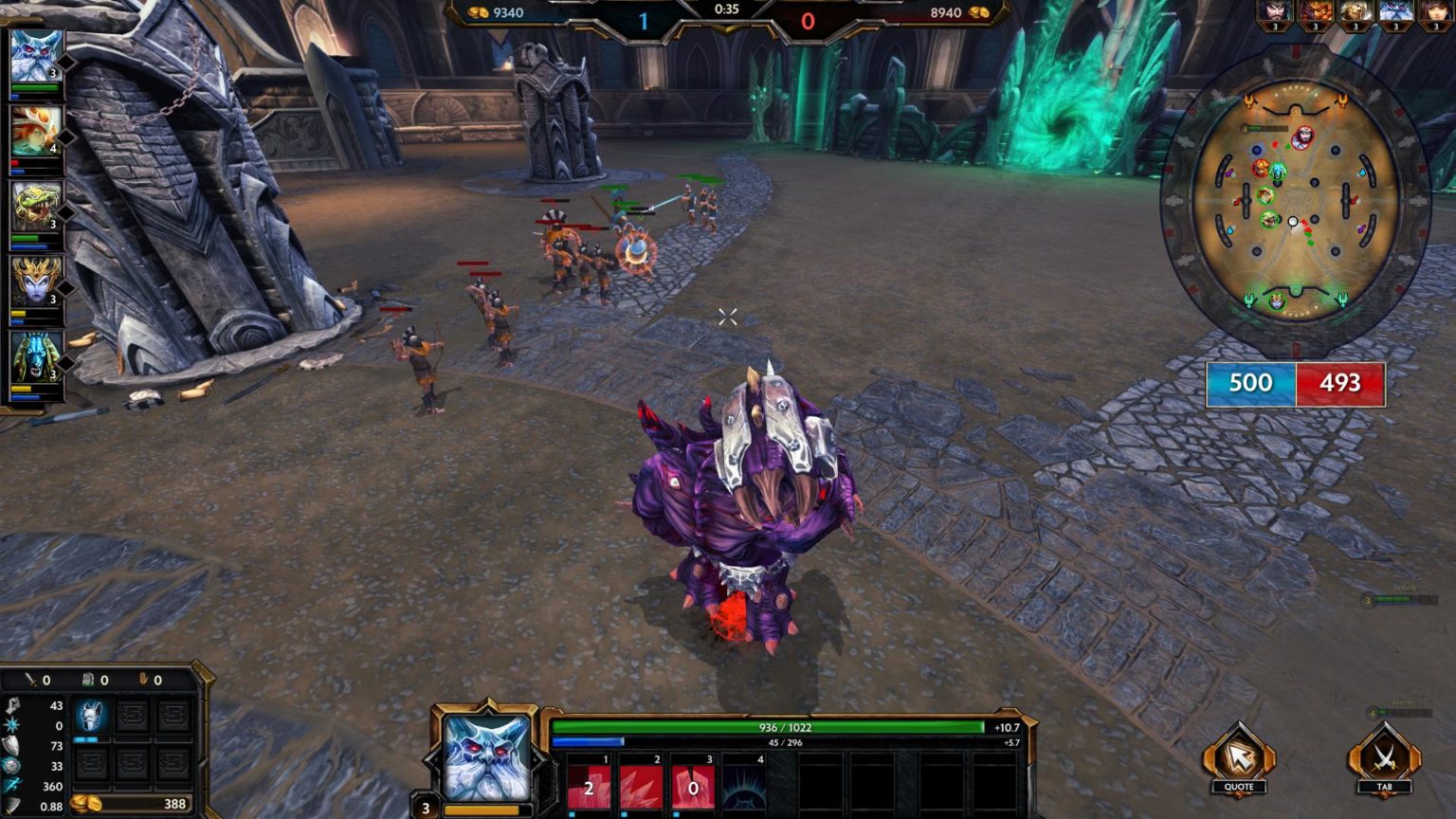This screenshot has height=819, width=1456.
Task: Open the scoreboard with the TAB button
Action: click(x=1384, y=759)
